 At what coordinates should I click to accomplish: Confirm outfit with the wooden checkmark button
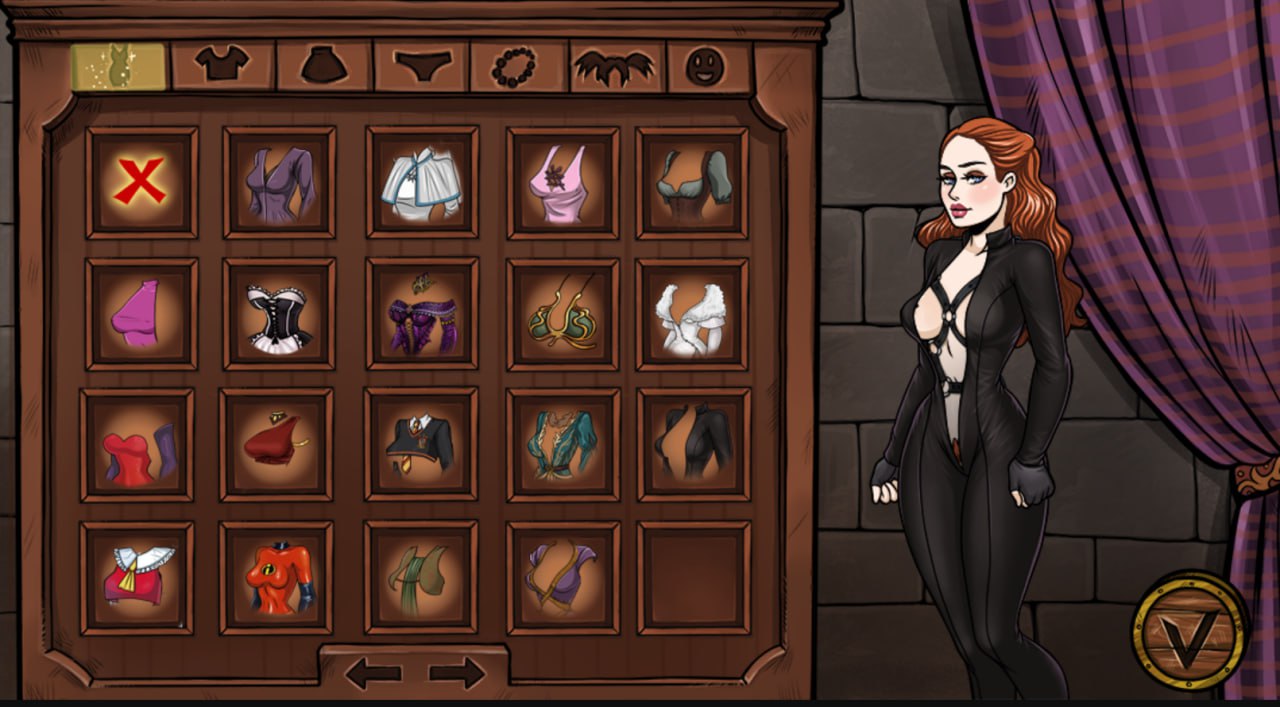(x=1189, y=629)
